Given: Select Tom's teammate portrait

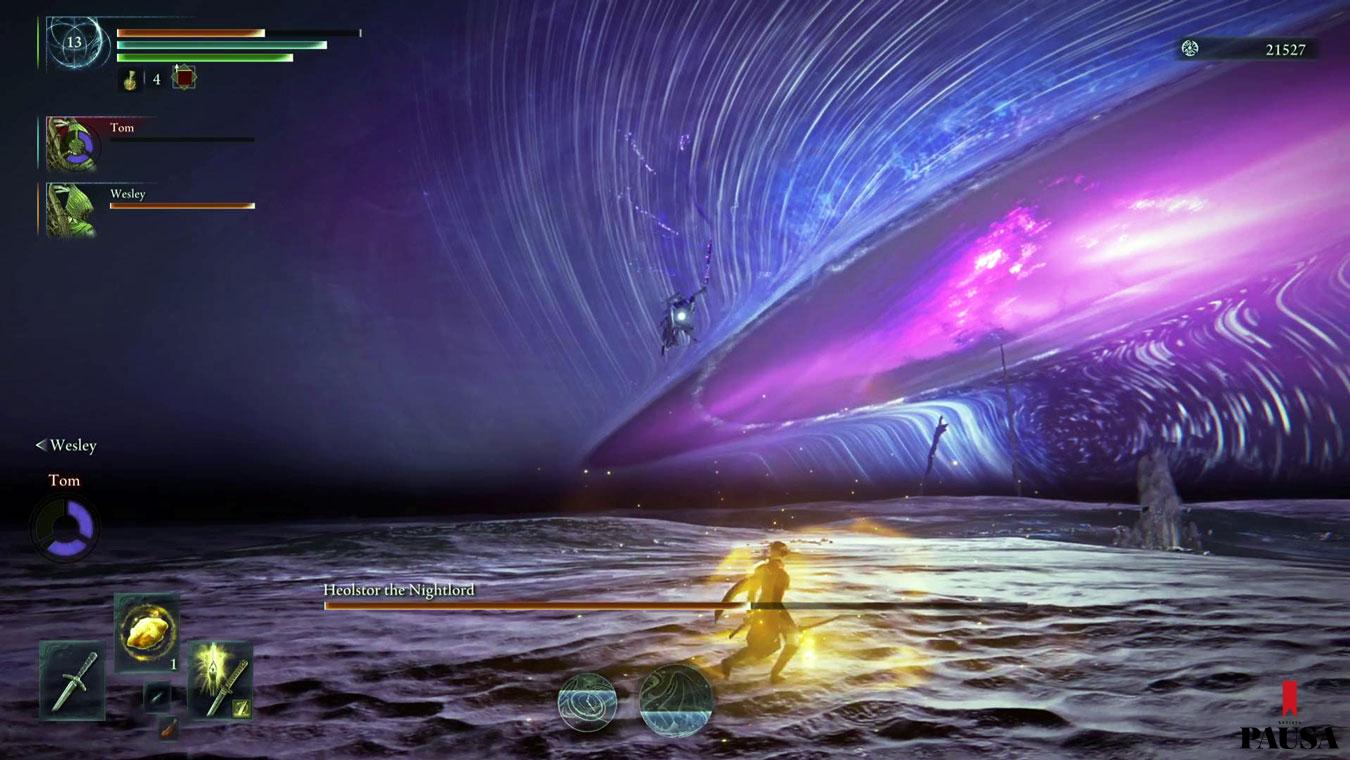Looking at the screenshot, I should pyautogui.click(x=72, y=144).
